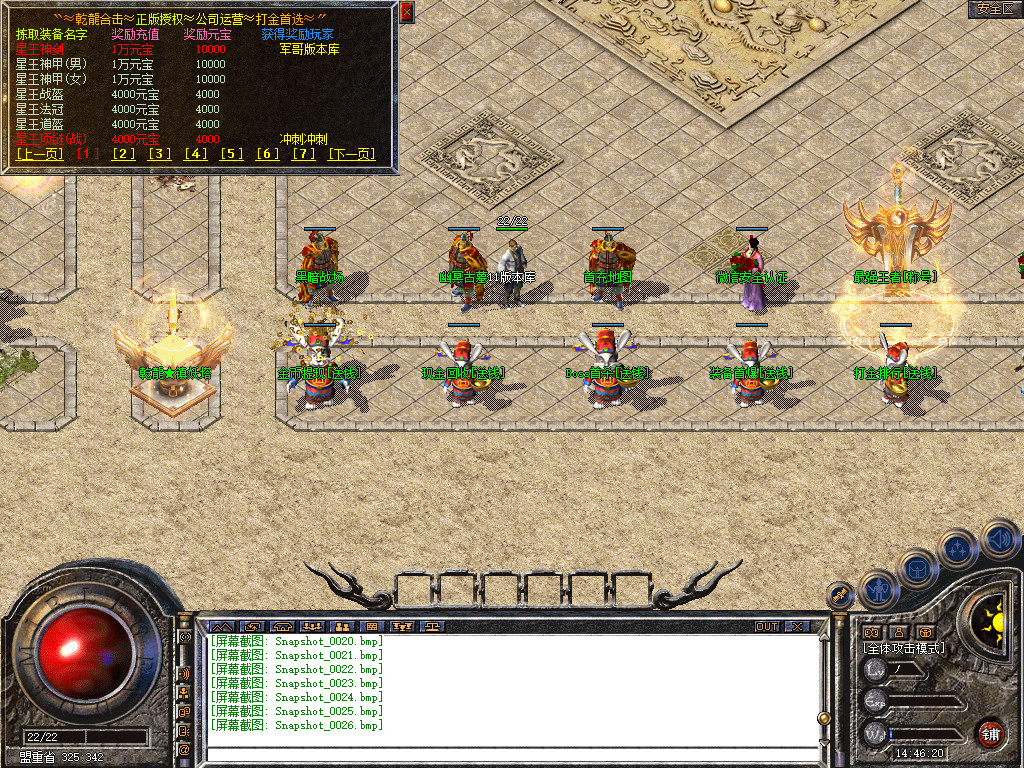The width and height of the screenshot is (1024, 768).
Task: Select the 星王神剑 reward row
Action: tap(40, 49)
